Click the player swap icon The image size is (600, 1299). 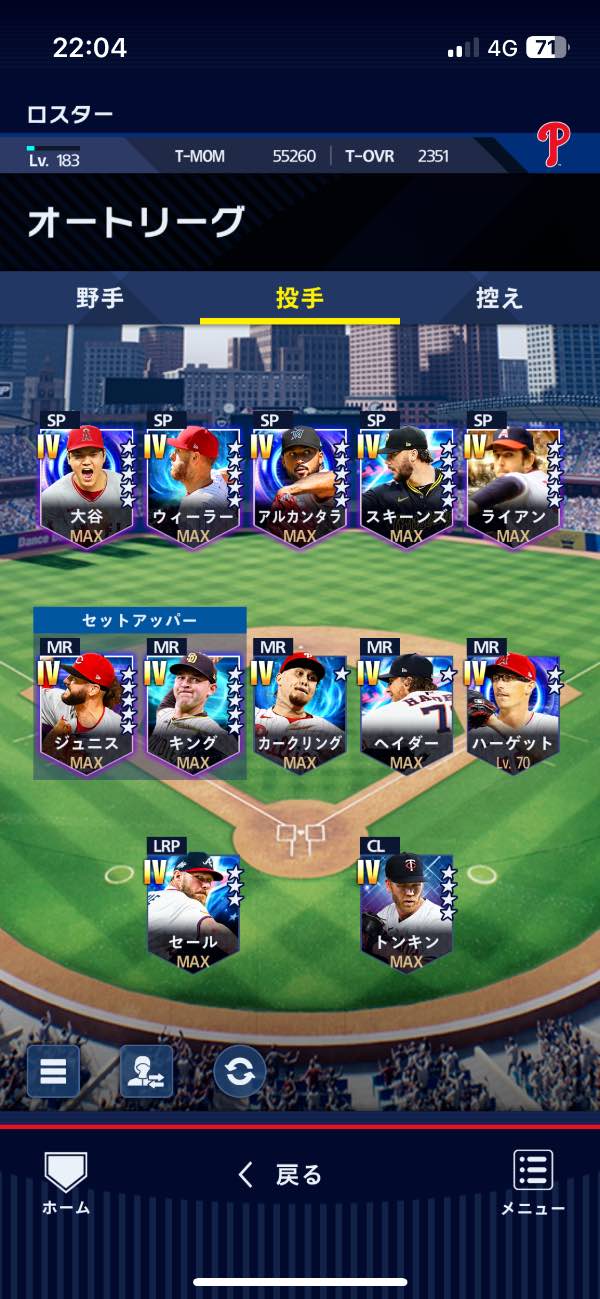pyautogui.click(x=146, y=1071)
